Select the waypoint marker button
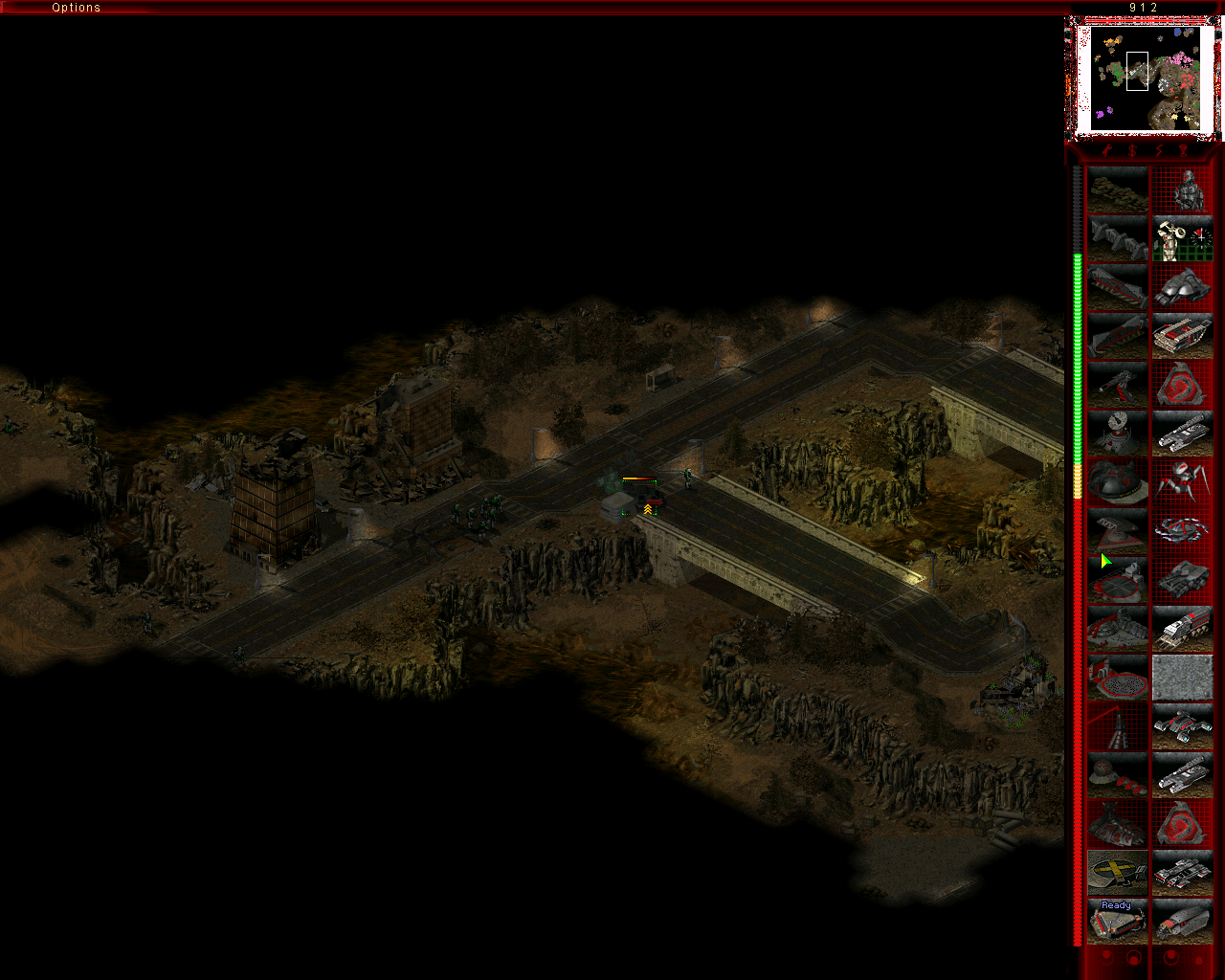Viewport: 1225px width, 980px height. 1185,151
